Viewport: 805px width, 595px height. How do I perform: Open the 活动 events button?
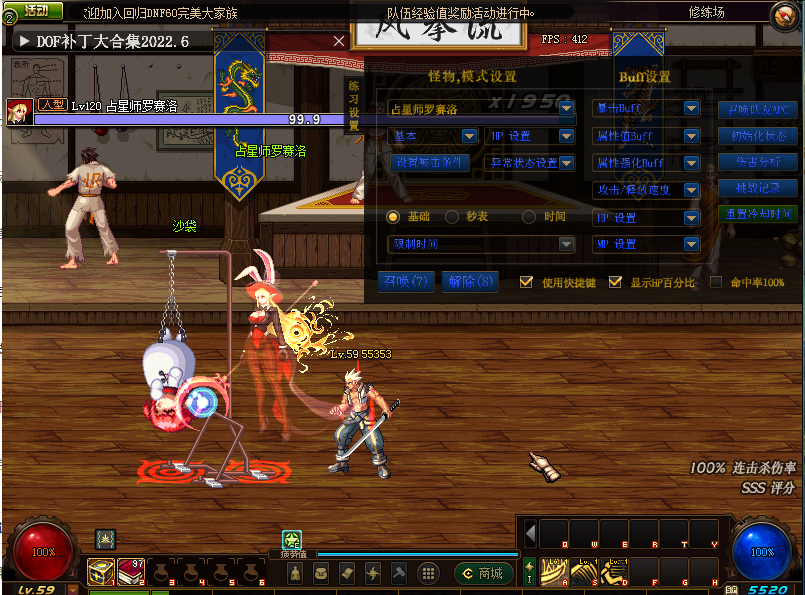coord(36,11)
